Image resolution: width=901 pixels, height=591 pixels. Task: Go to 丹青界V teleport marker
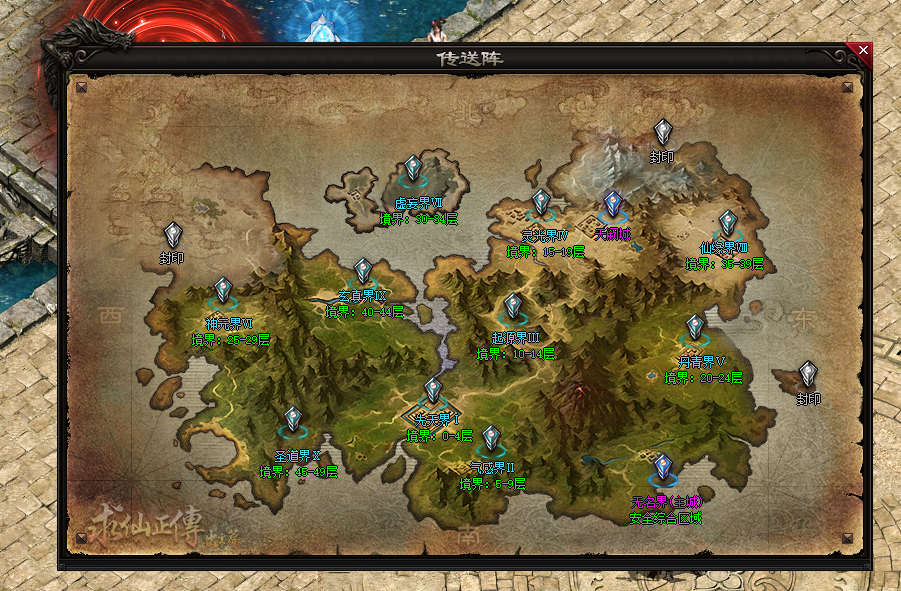point(695,328)
